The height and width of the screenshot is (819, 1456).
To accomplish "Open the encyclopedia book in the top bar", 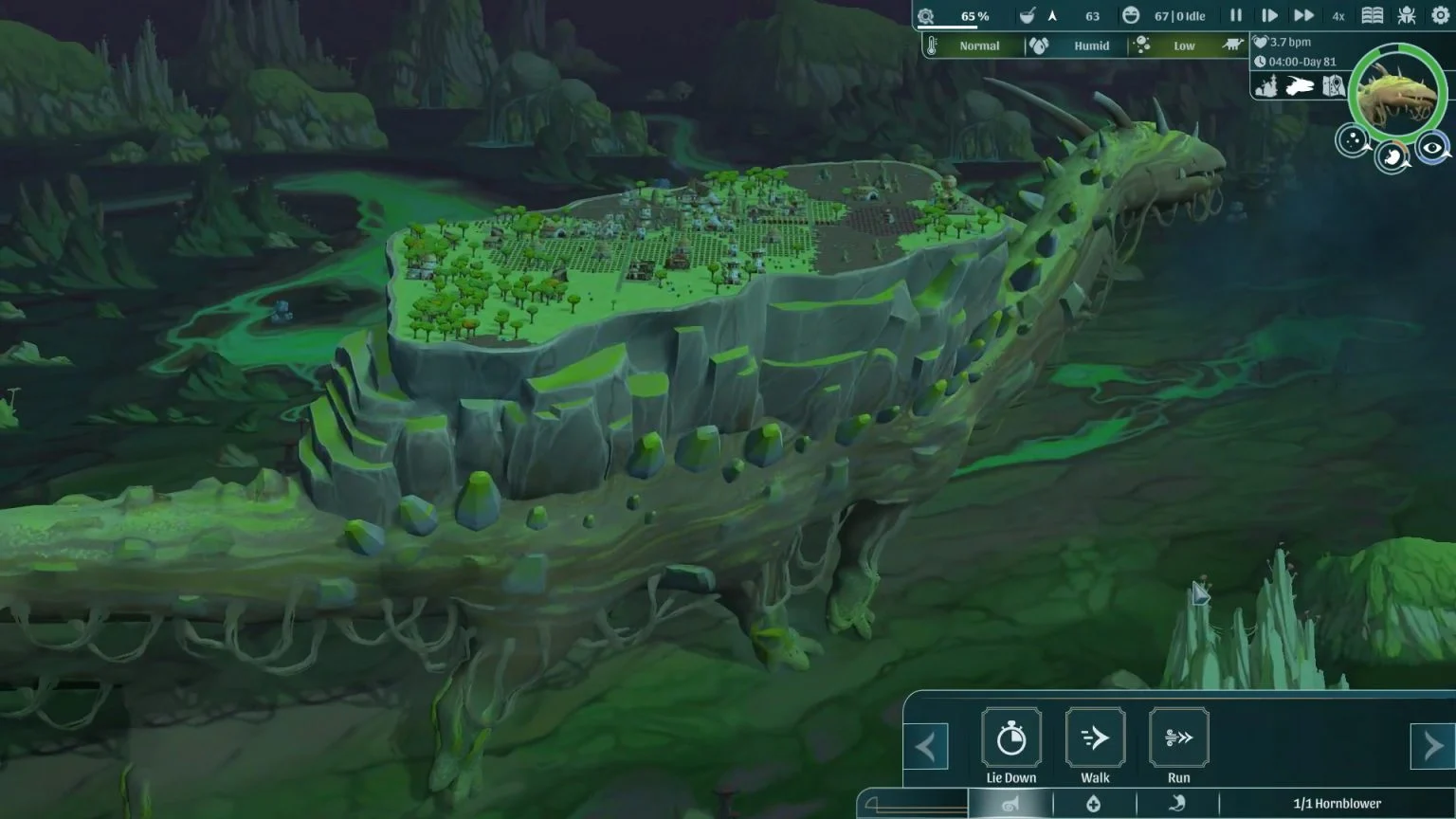I will [1374, 15].
